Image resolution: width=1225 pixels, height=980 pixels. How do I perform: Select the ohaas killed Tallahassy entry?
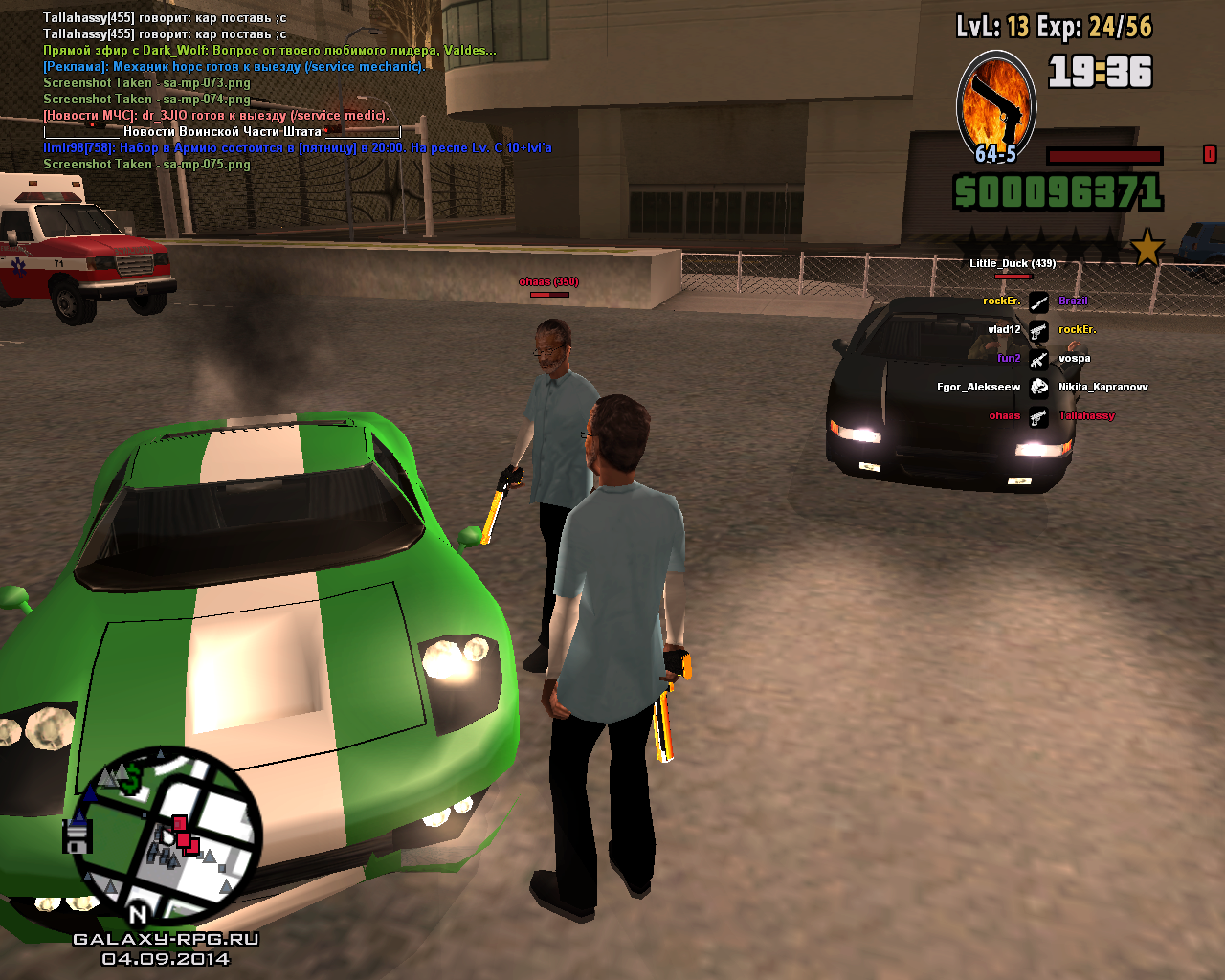point(1038,416)
